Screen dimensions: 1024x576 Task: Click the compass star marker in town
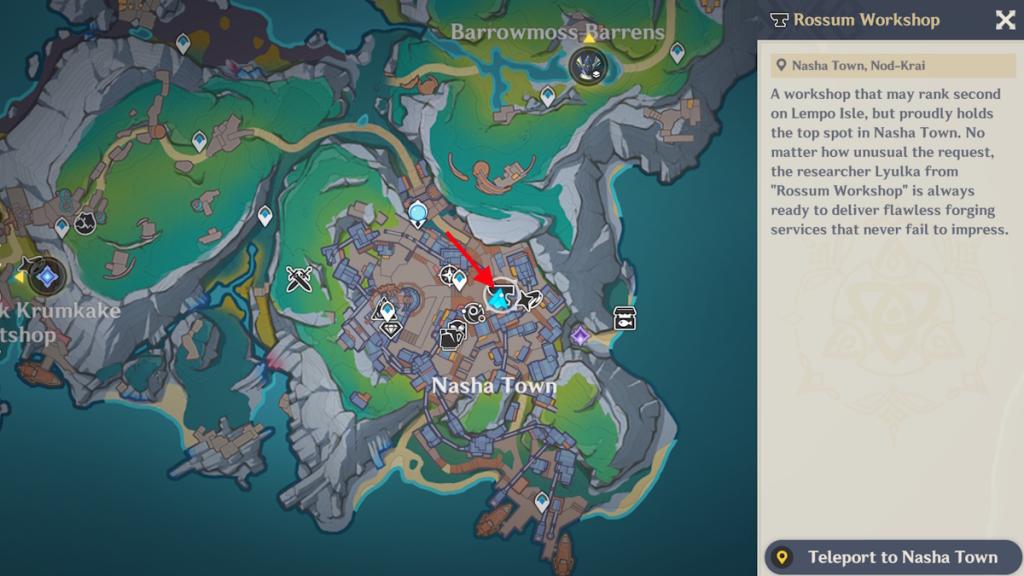point(450,275)
